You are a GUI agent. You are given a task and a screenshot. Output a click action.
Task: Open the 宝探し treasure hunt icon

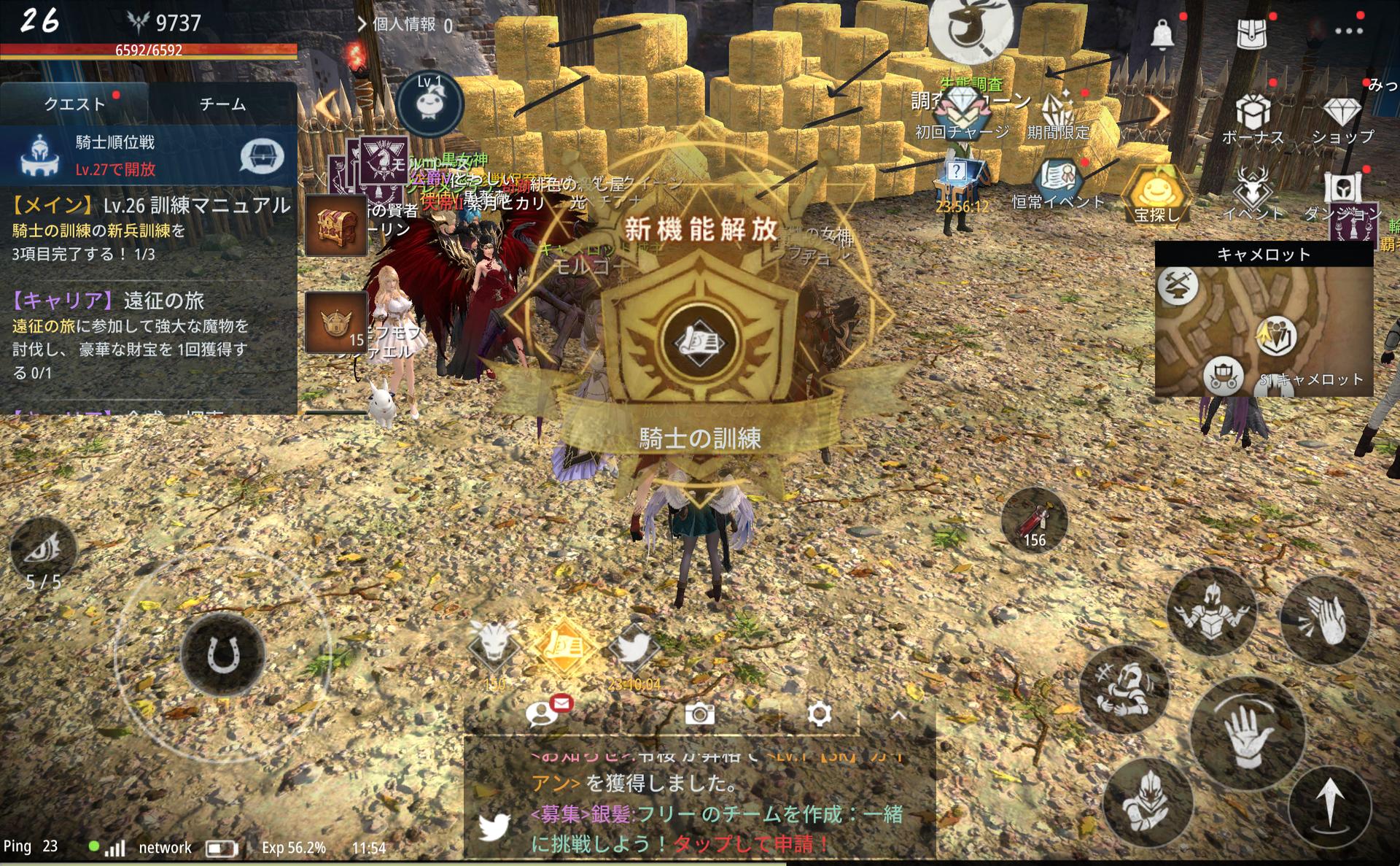[x=1156, y=196]
